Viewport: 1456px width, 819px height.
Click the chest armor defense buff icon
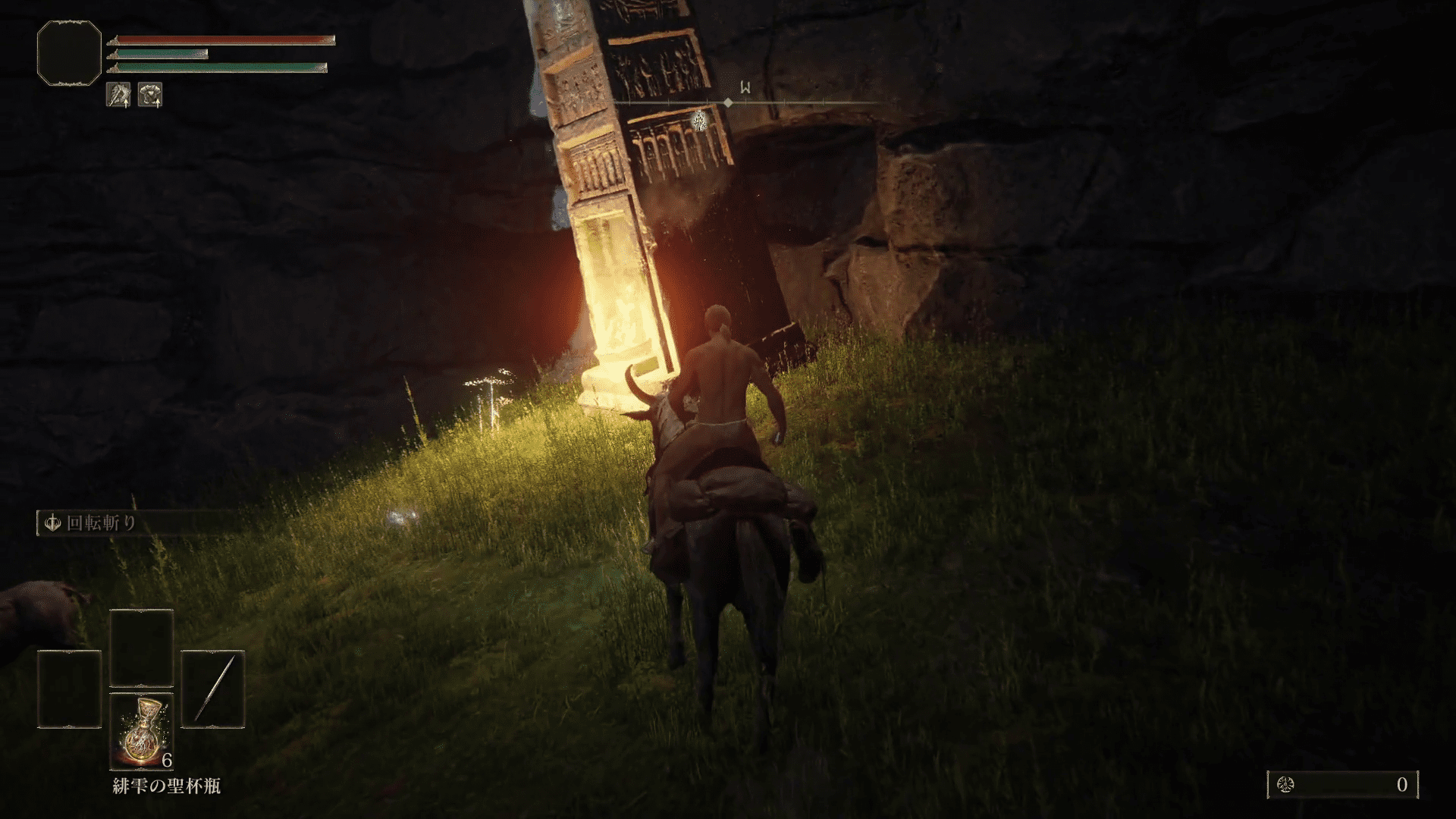click(x=150, y=95)
